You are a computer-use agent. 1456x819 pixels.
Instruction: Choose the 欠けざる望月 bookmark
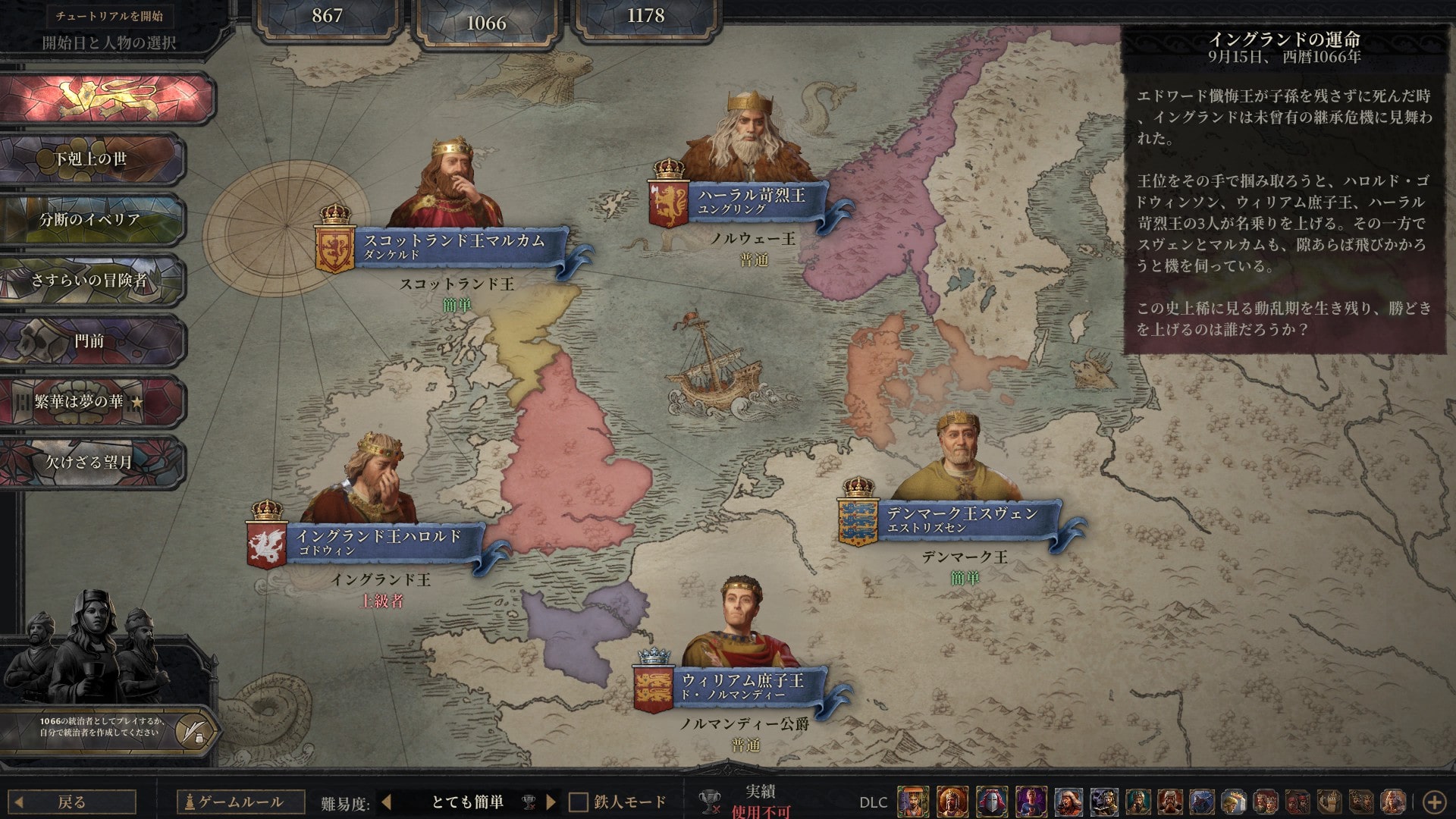(x=91, y=462)
